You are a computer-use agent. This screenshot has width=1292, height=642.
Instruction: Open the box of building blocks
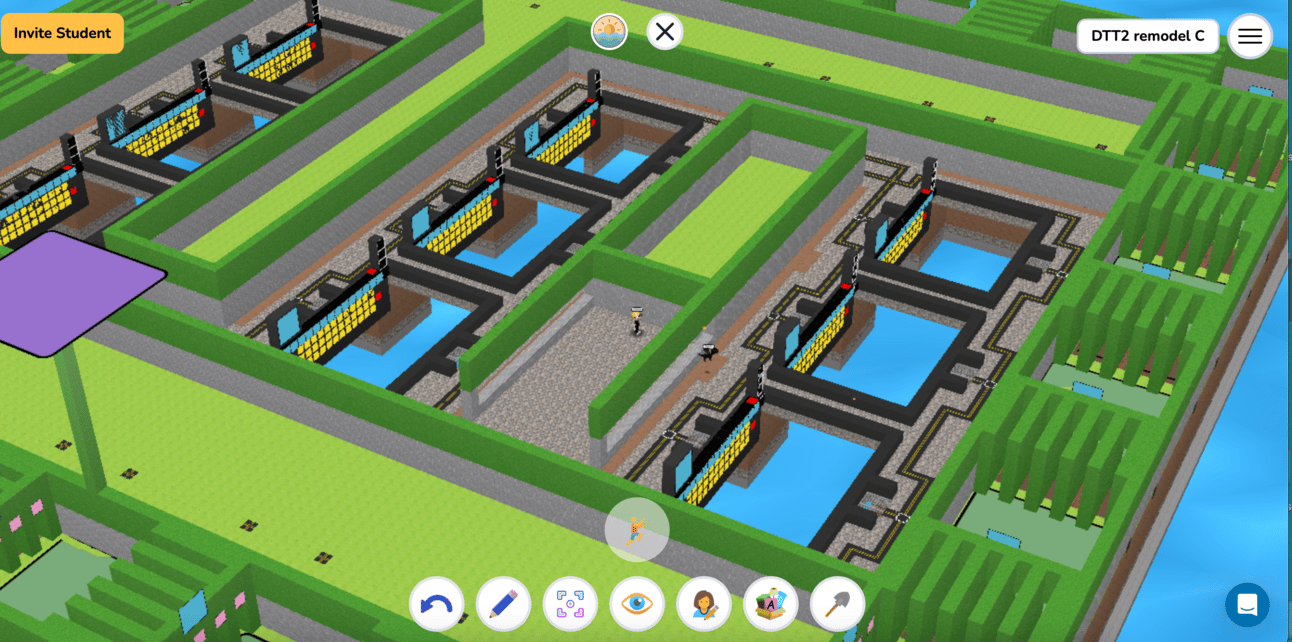[x=770, y=604]
